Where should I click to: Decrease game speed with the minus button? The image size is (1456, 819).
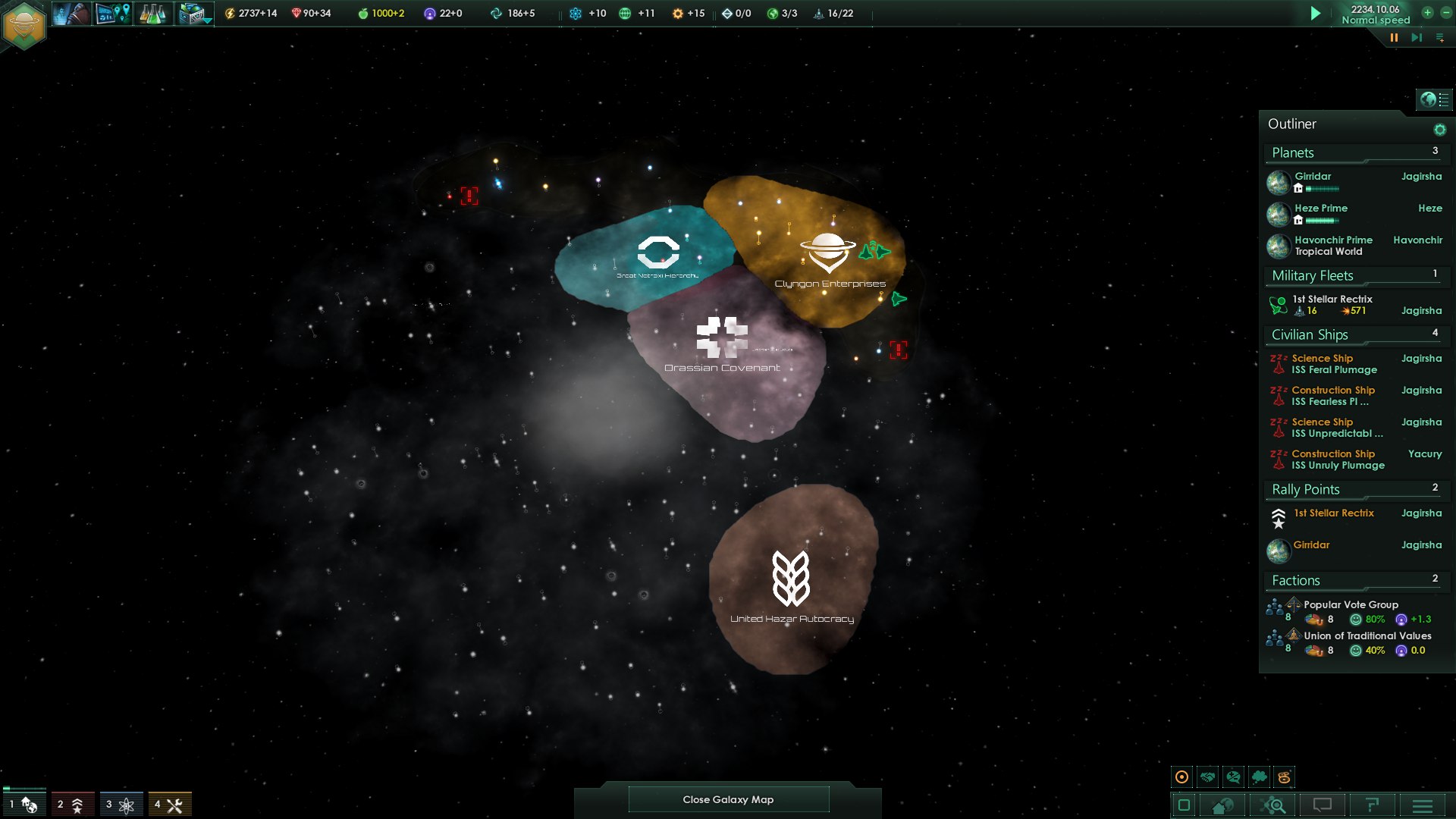[1445, 12]
